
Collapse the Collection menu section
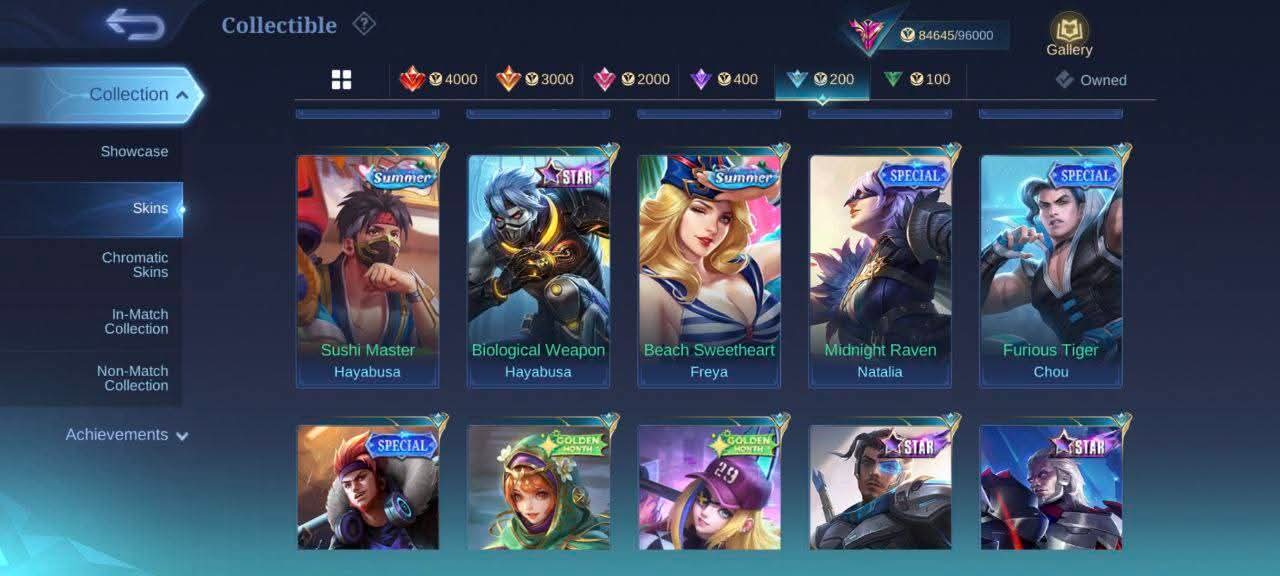(138, 95)
